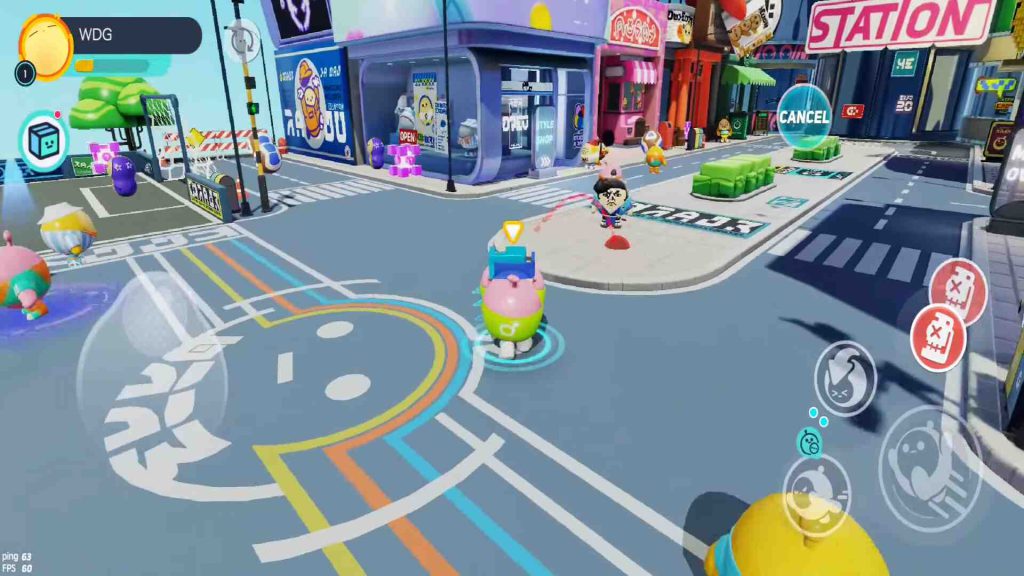Tap the CANCEL button
The width and height of the screenshot is (1024, 576).
coord(804,117)
